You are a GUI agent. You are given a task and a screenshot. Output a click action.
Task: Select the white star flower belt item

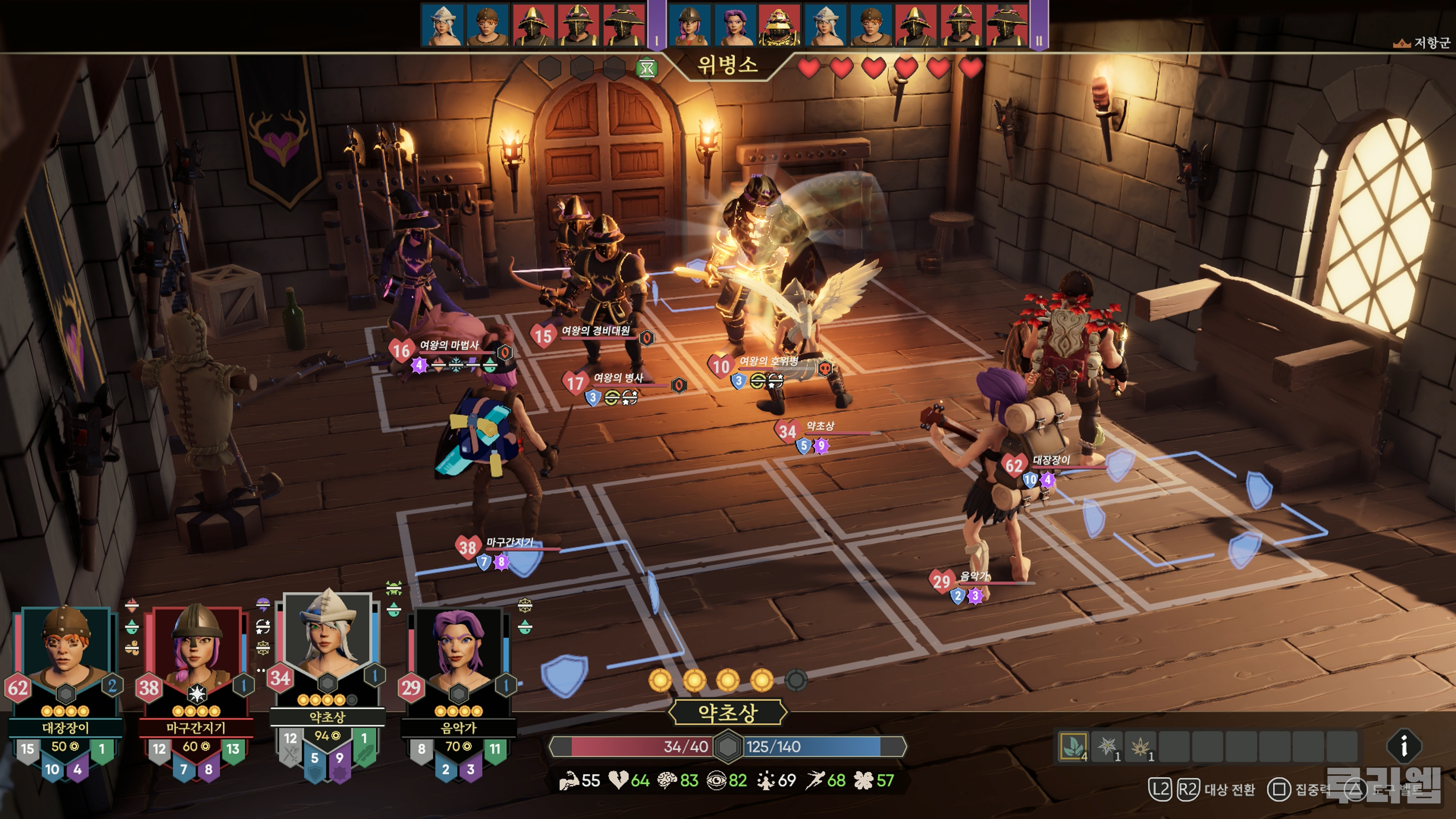point(1107,747)
